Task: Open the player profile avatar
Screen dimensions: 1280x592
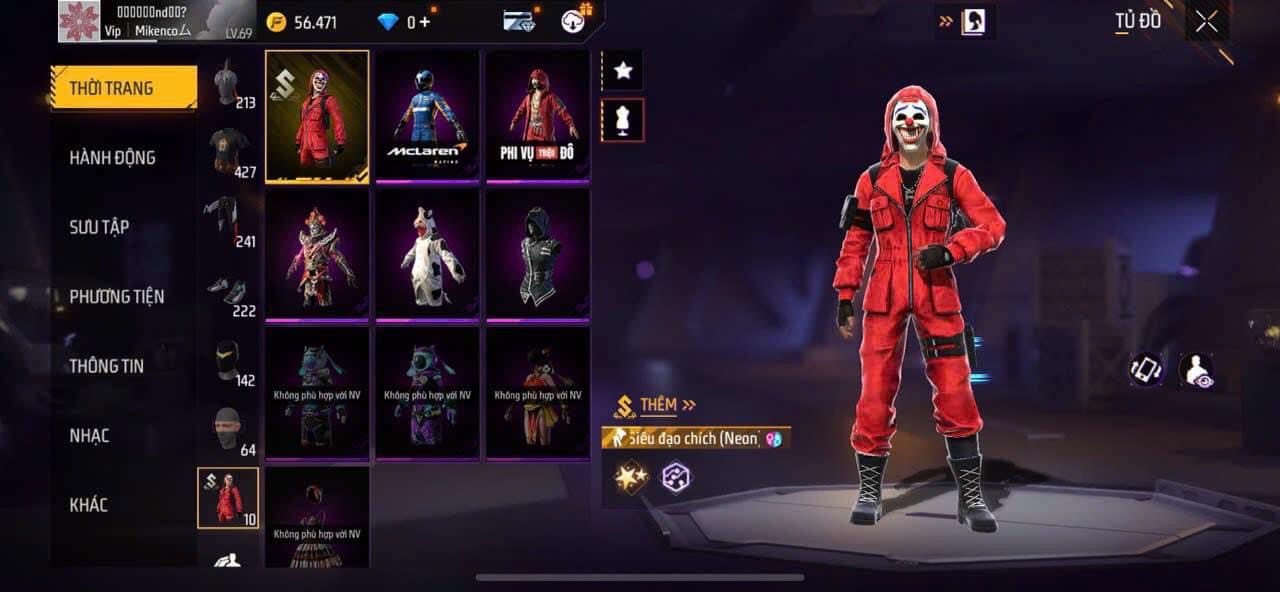Action: [78, 20]
